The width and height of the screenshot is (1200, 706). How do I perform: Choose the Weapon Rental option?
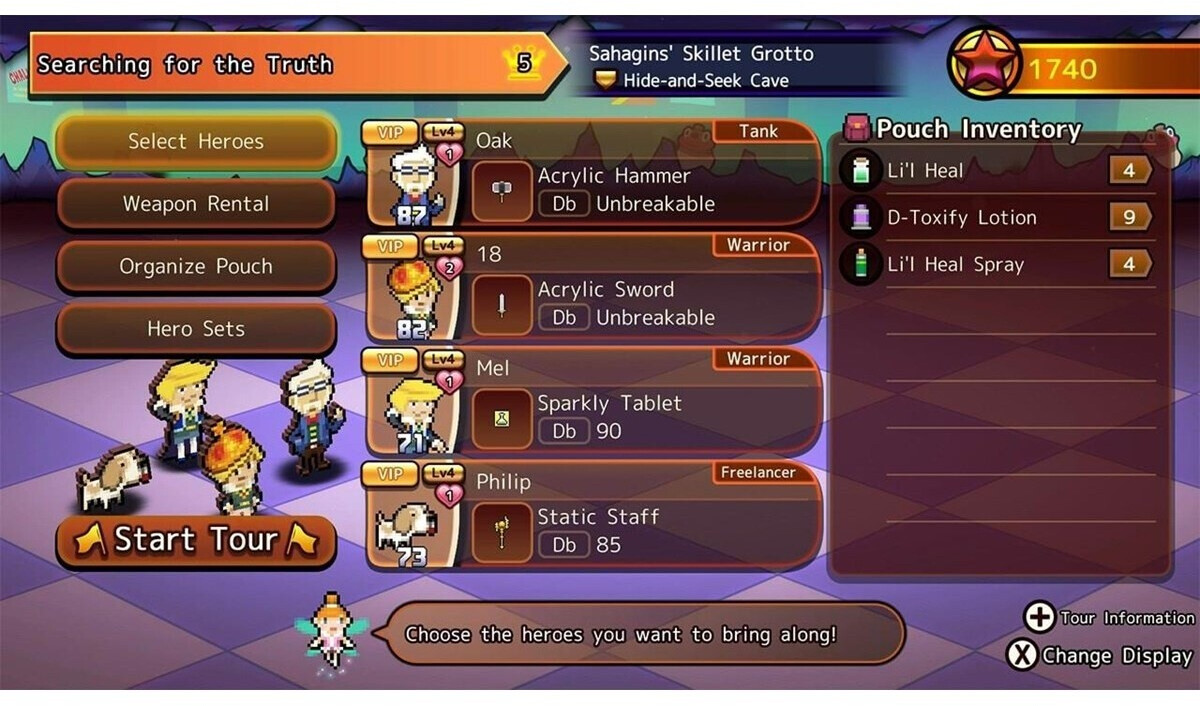[x=196, y=204]
